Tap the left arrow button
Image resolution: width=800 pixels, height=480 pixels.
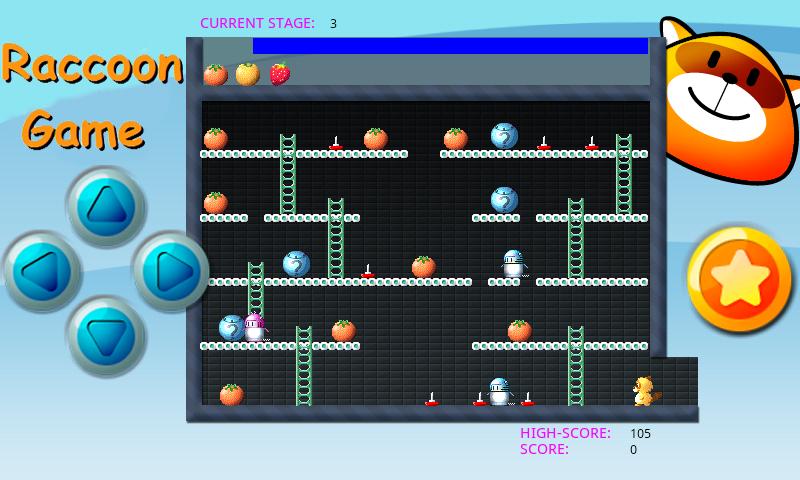click(x=42, y=271)
